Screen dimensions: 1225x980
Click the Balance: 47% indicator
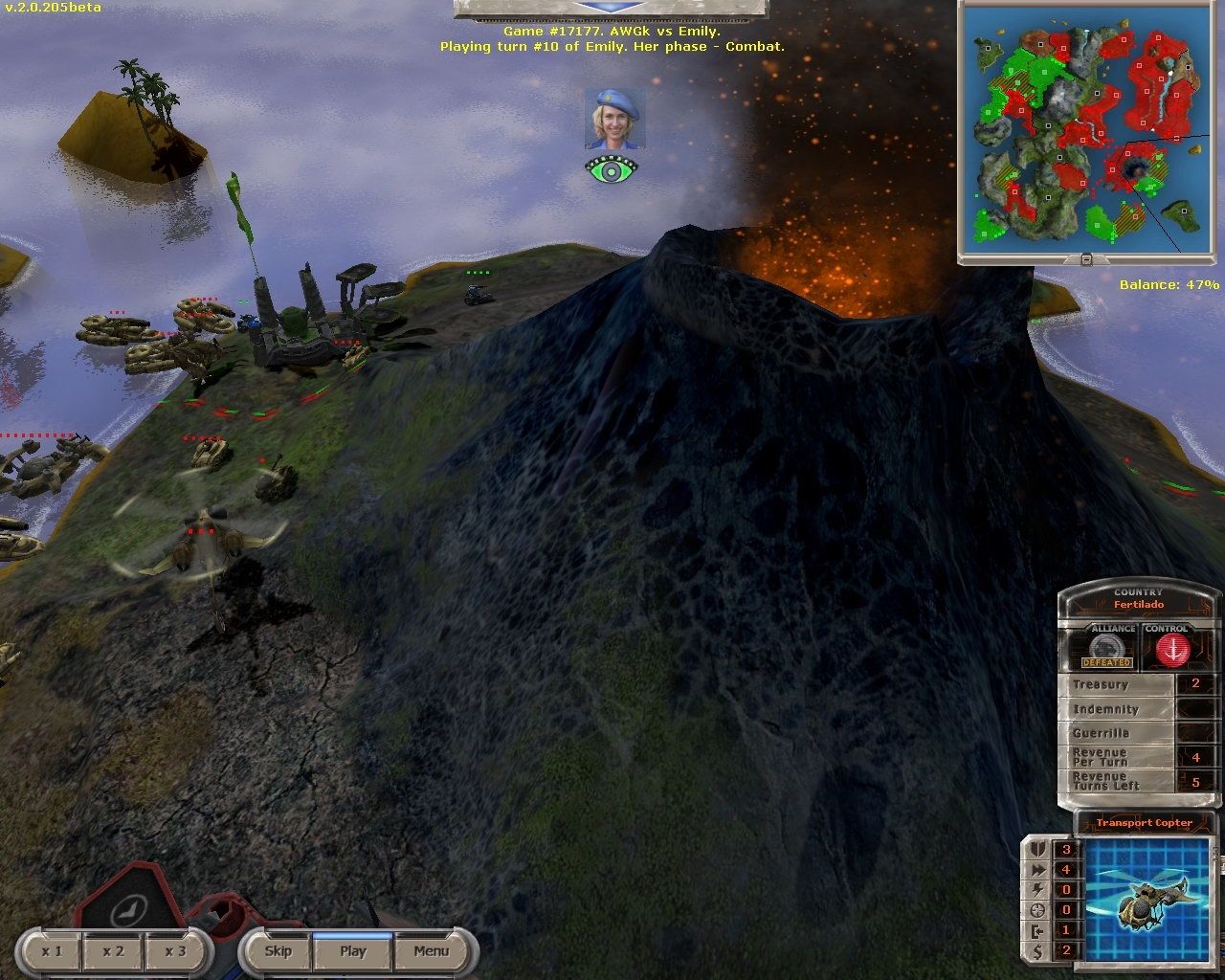(x=1169, y=283)
